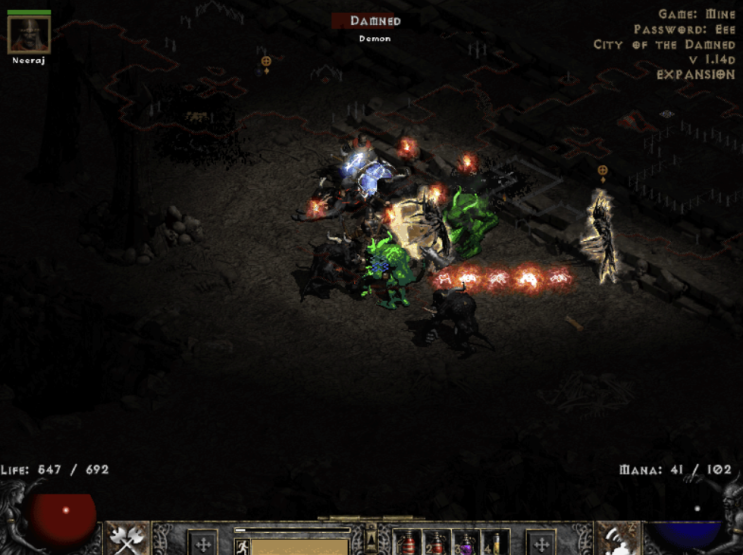743x555 pixels.
Task: Use the yellow potion in belt
Action: 494,543
